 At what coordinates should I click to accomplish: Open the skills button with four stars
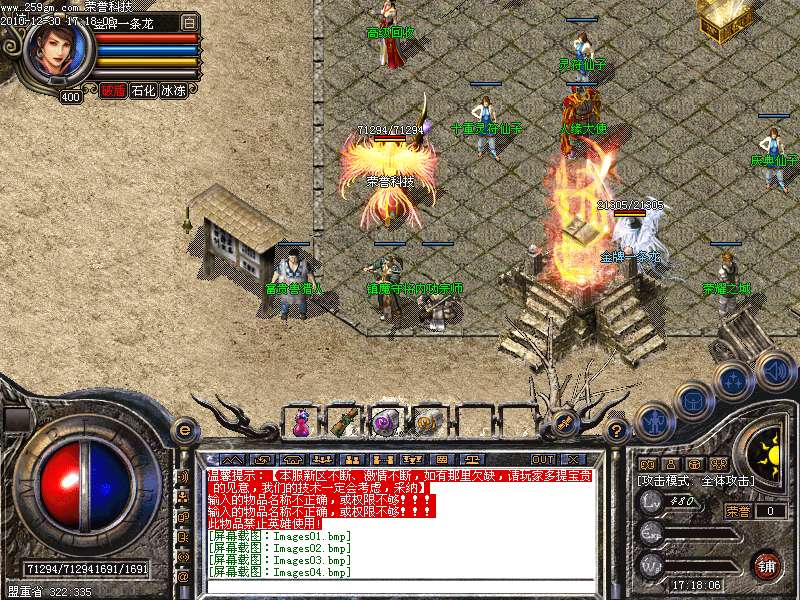point(734,381)
